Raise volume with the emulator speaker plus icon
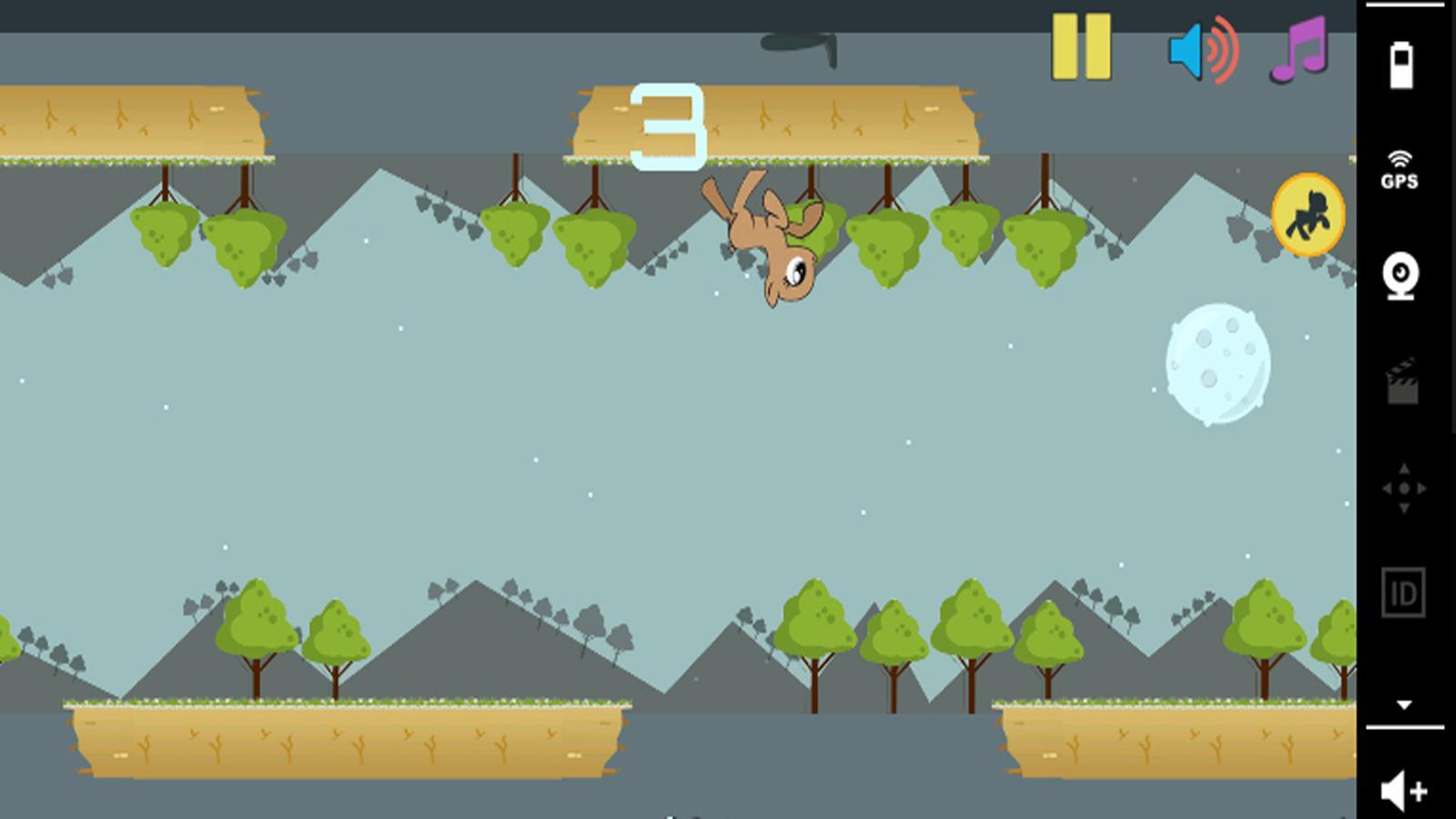 tap(1403, 790)
